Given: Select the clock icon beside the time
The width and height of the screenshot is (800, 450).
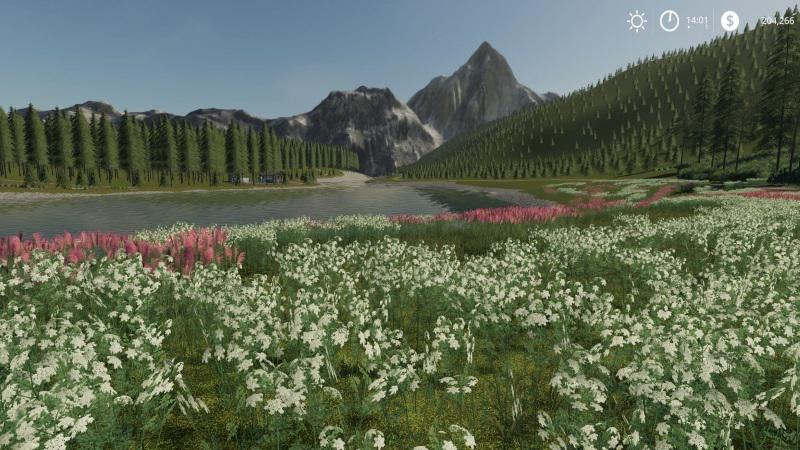Looking at the screenshot, I should coord(669,21).
